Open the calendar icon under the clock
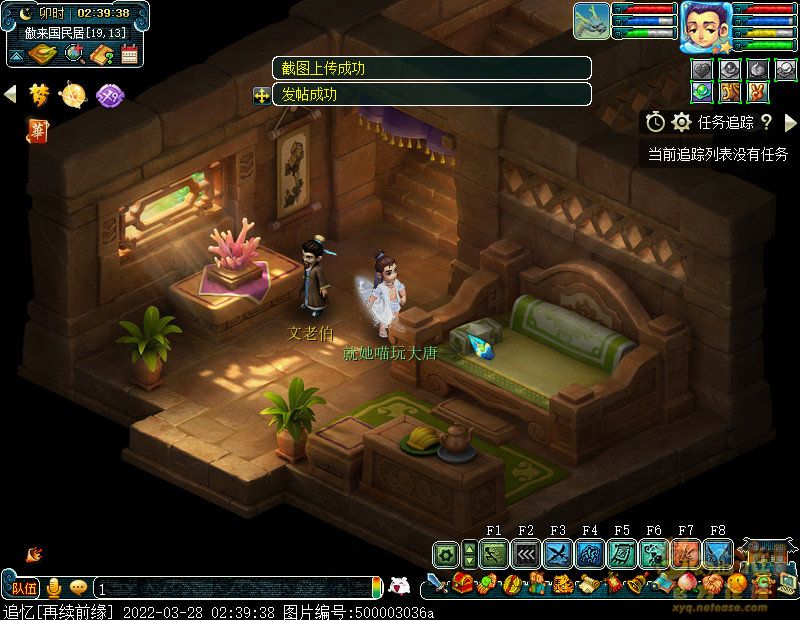This screenshot has width=800, height=620. coord(129,54)
